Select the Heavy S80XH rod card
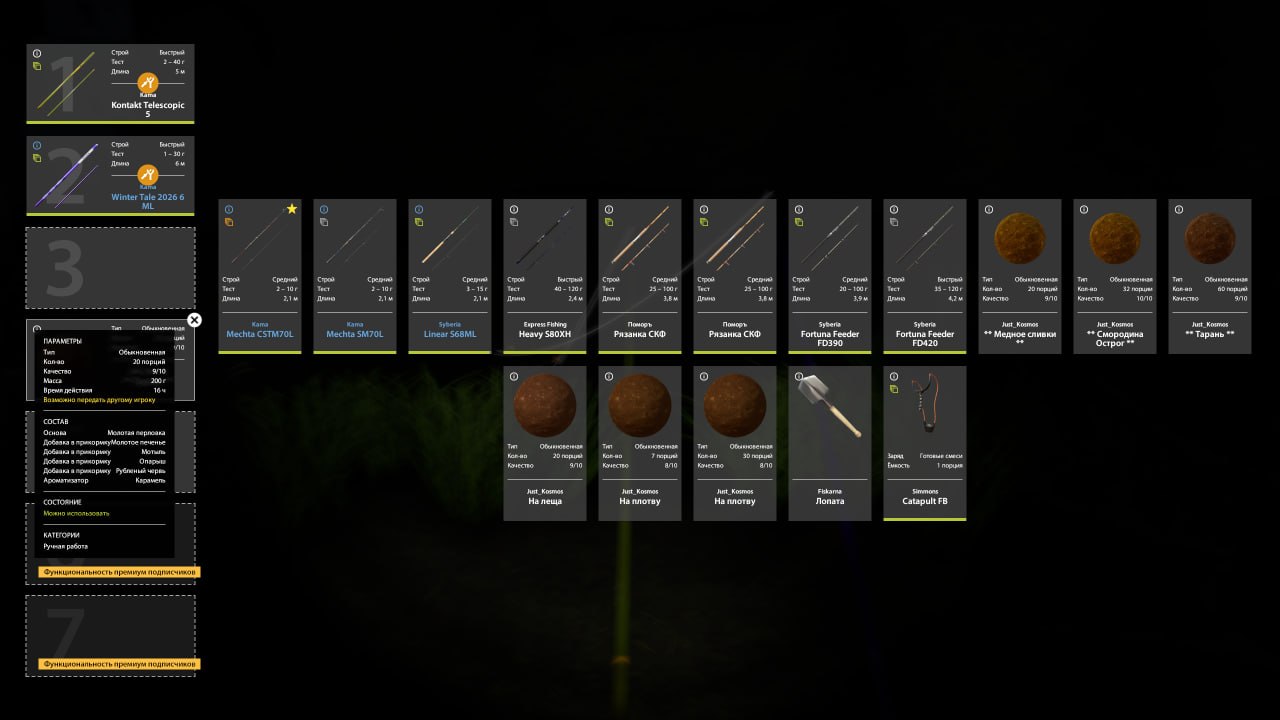This screenshot has width=1280, height=720. 545,275
